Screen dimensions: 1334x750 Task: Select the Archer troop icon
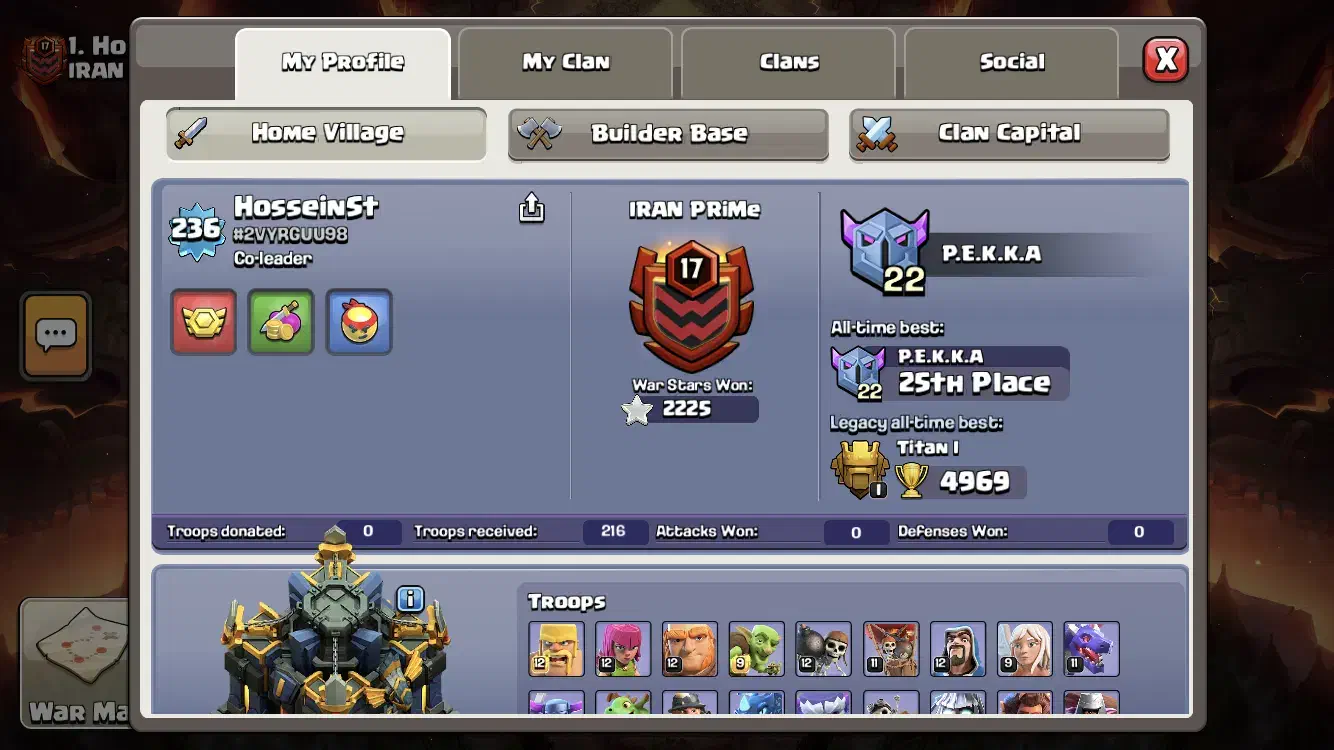point(623,649)
